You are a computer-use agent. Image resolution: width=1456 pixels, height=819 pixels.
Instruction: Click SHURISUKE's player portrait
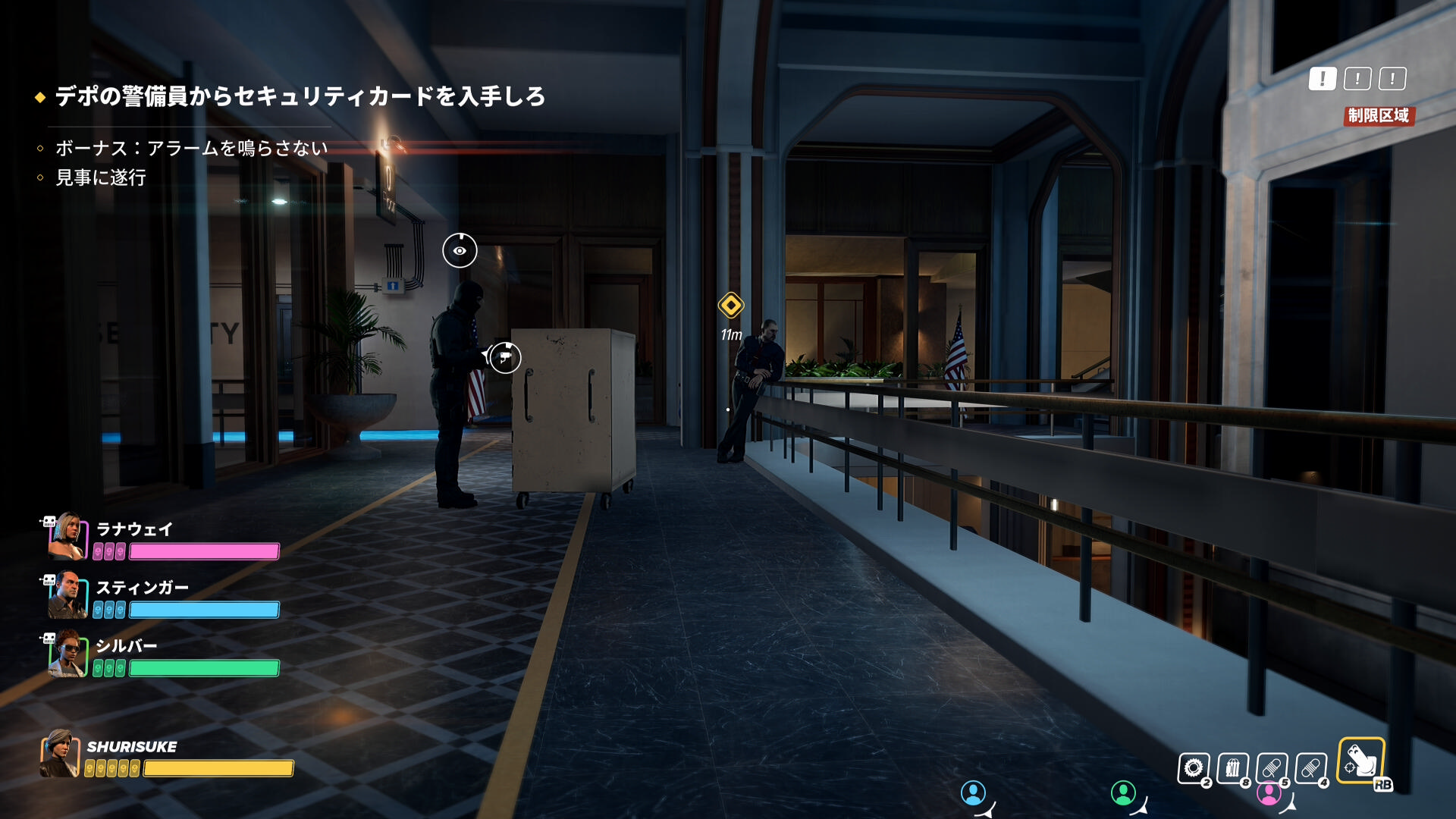[60, 753]
